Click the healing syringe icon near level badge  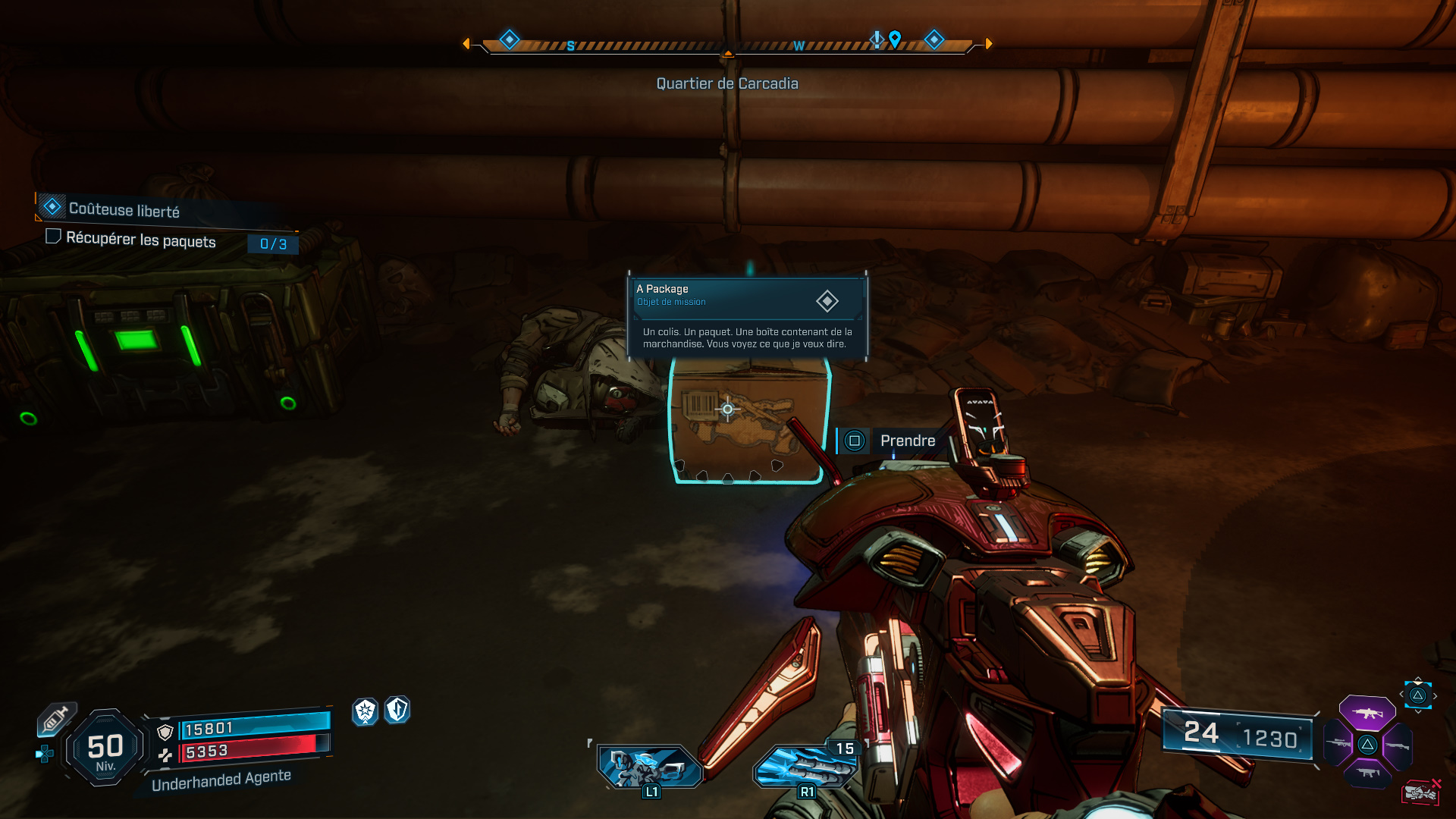pos(56,718)
